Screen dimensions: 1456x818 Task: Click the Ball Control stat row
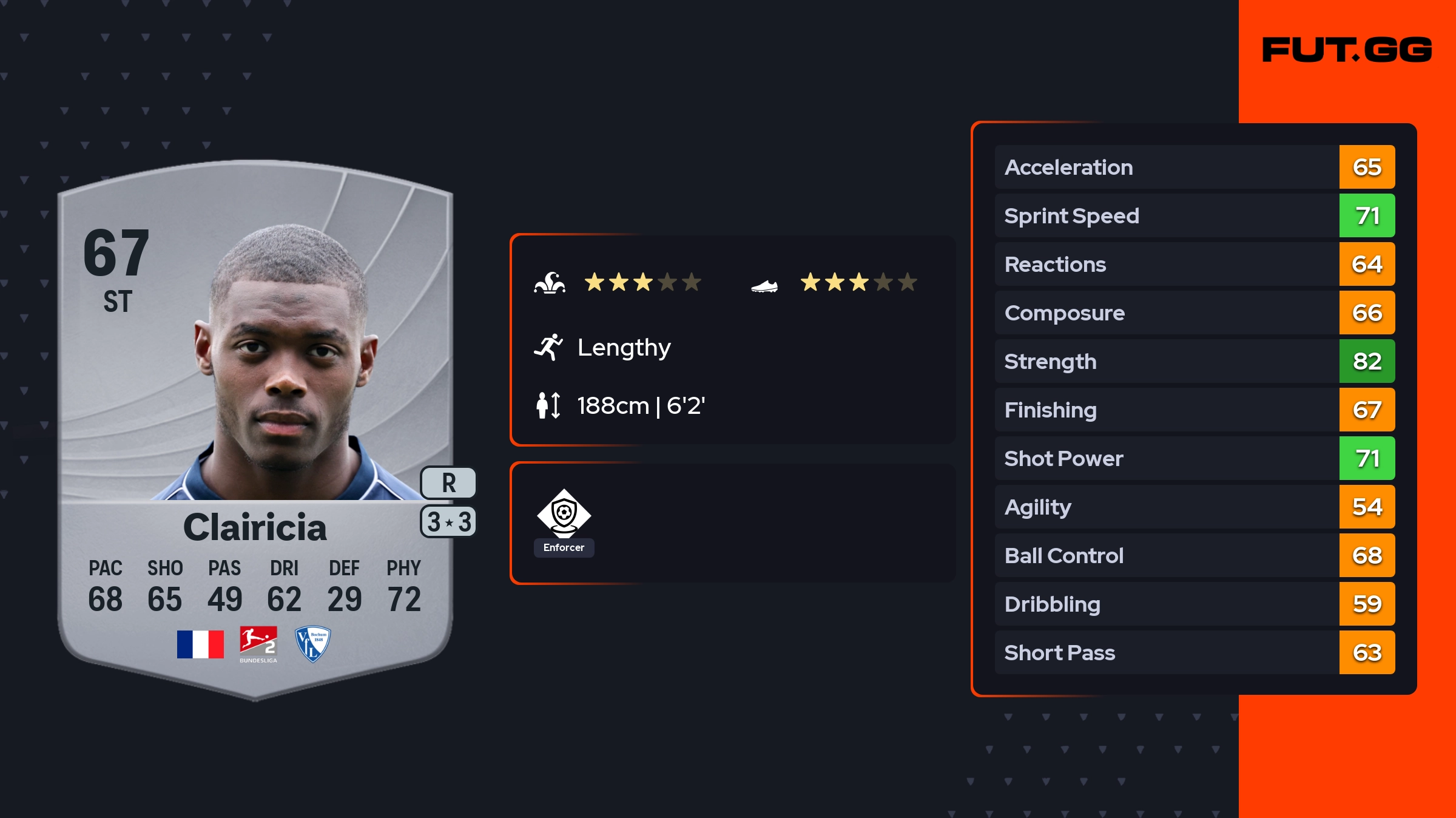(1194, 555)
